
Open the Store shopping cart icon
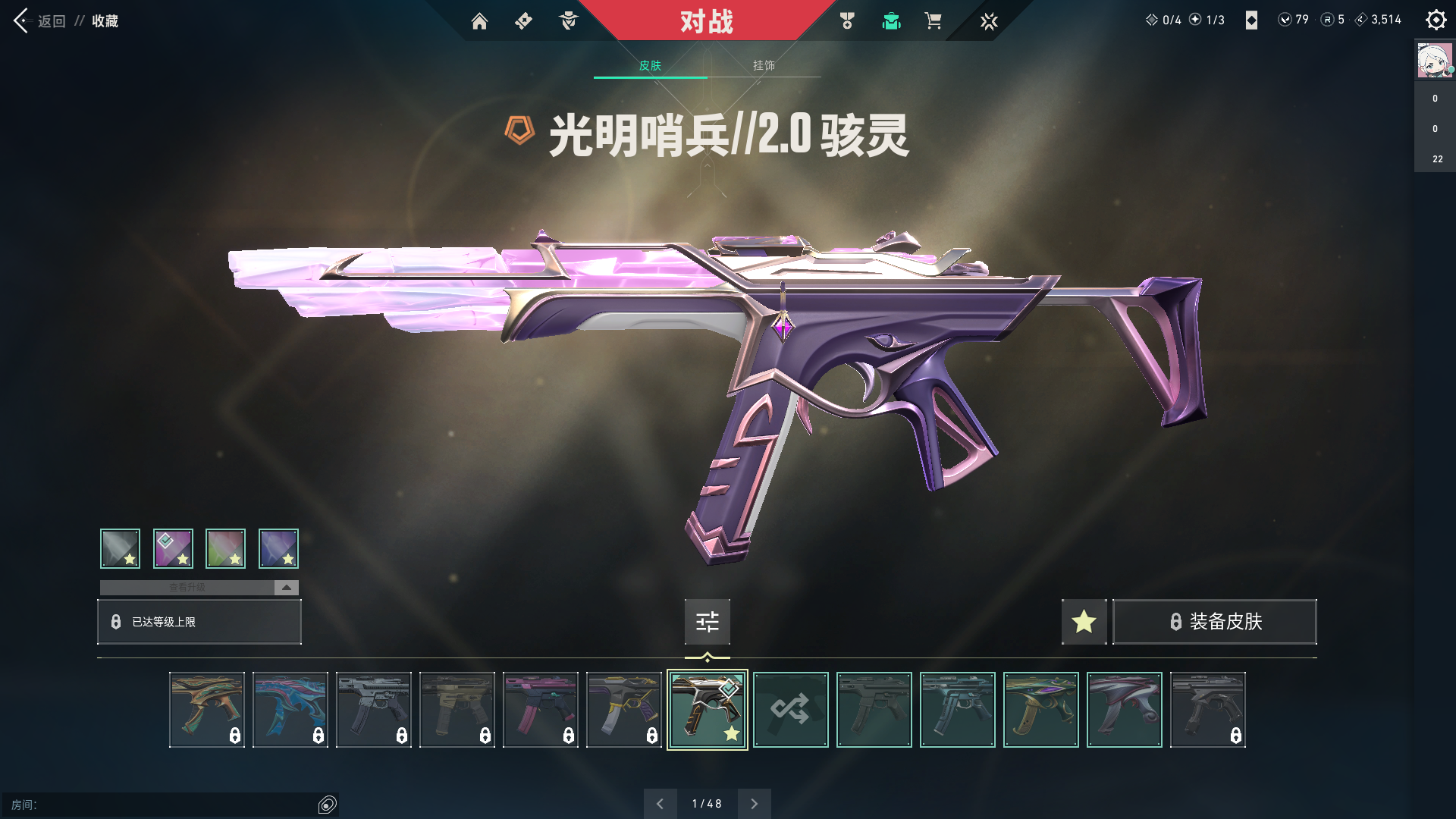pos(934,21)
